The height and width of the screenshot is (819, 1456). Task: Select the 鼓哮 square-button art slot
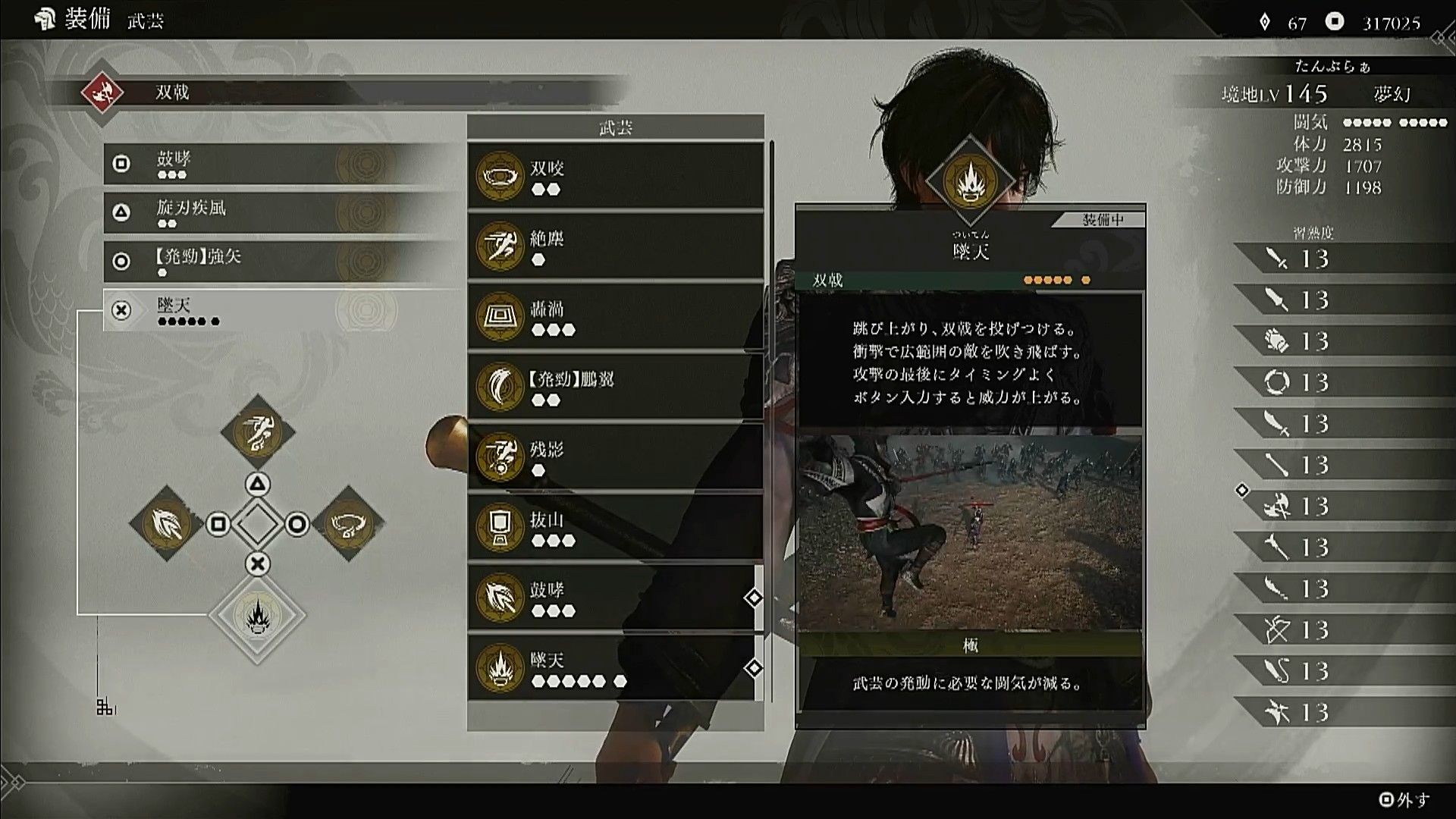click(281, 164)
